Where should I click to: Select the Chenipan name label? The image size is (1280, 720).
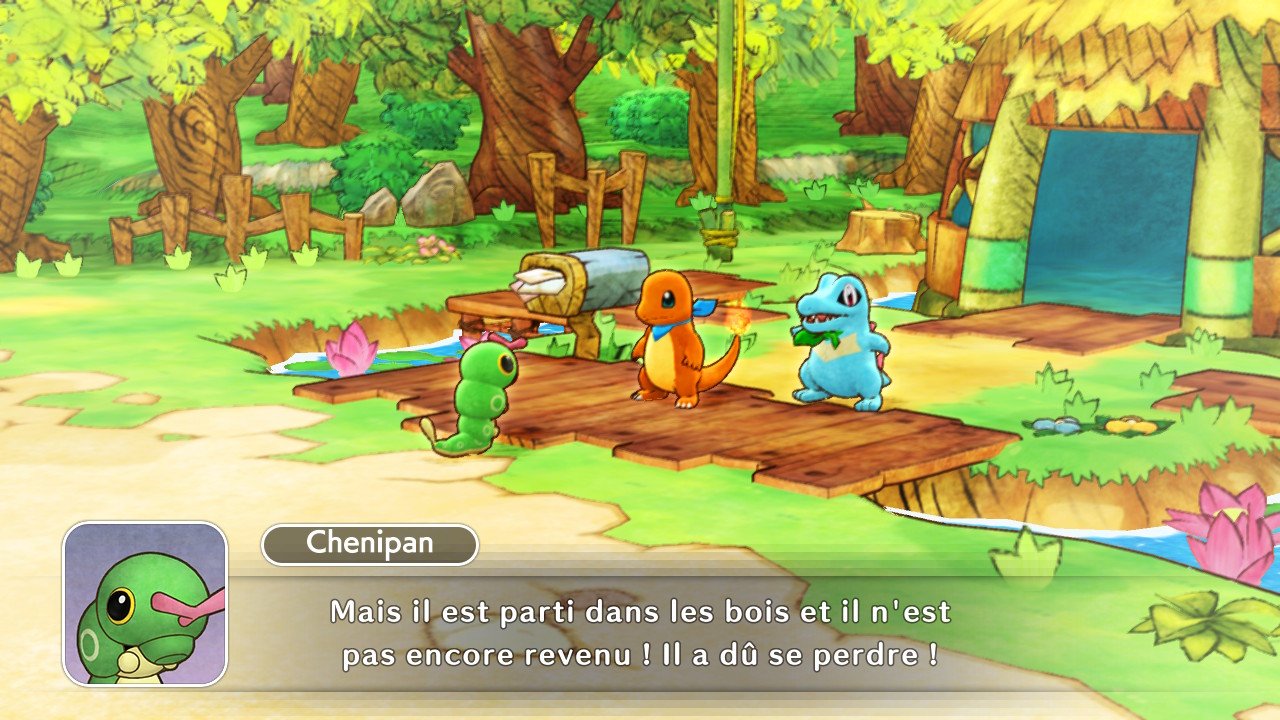[x=370, y=544]
